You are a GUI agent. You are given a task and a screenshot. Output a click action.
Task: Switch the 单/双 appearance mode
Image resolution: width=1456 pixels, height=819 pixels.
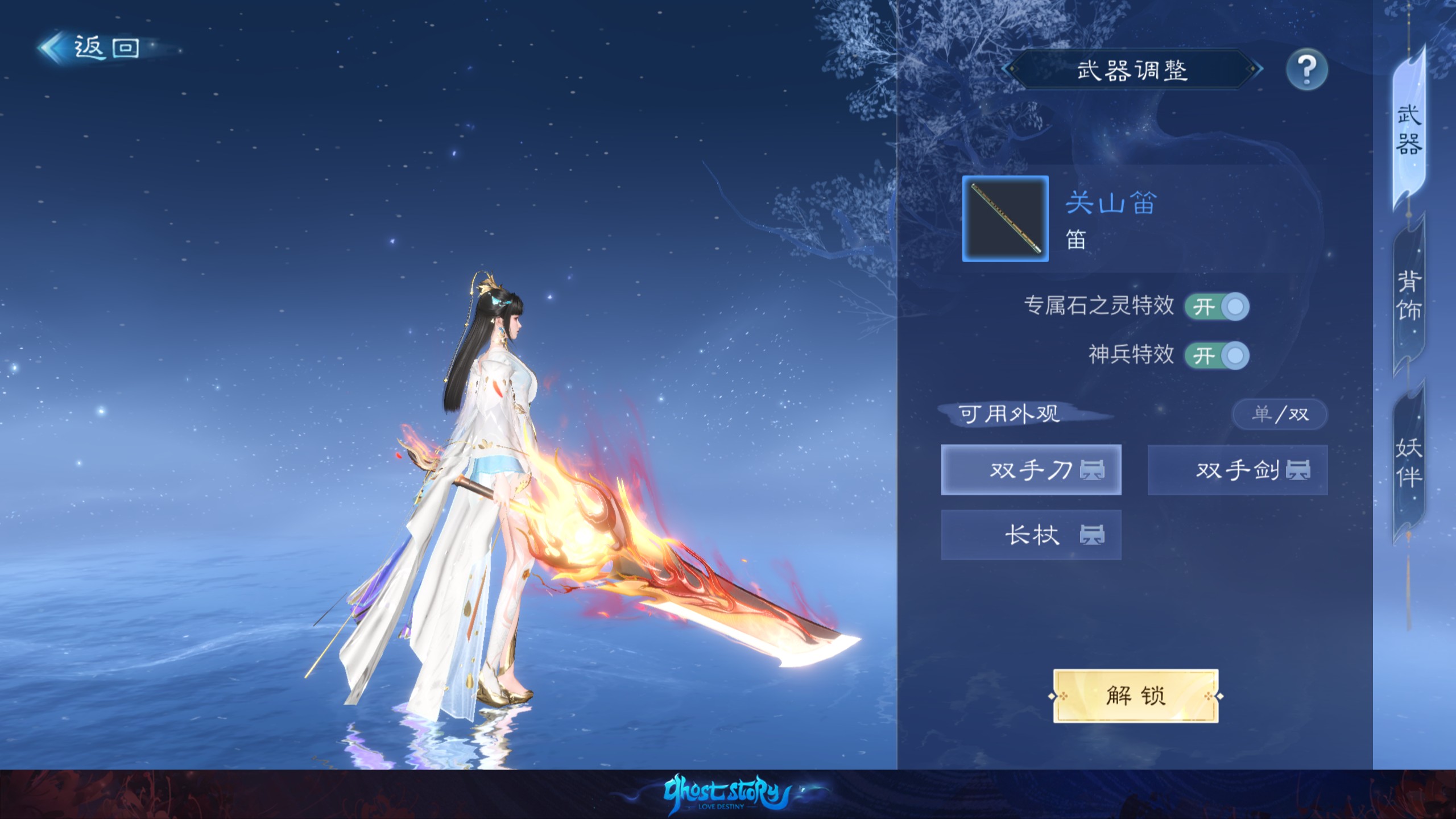coord(1280,414)
